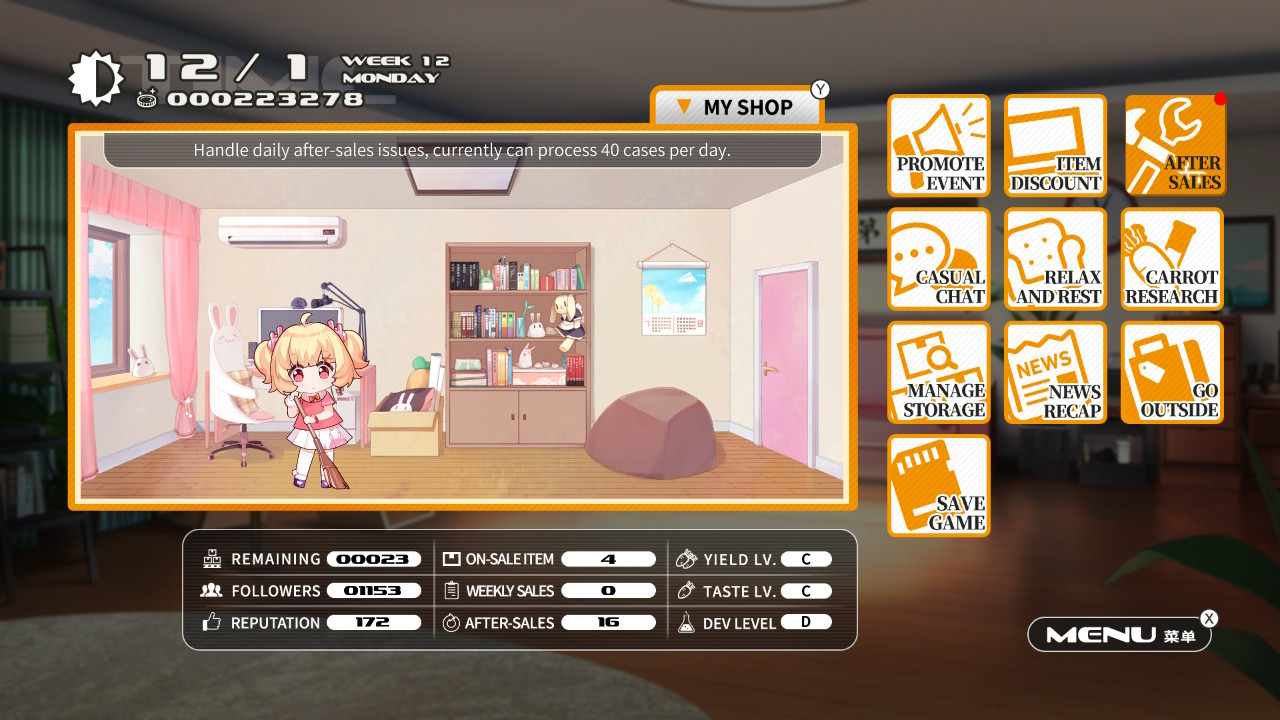Image resolution: width=1280 pixels, height=720 pixels.
Task: Click the Go Outside icon
Action: [1172, 373]
